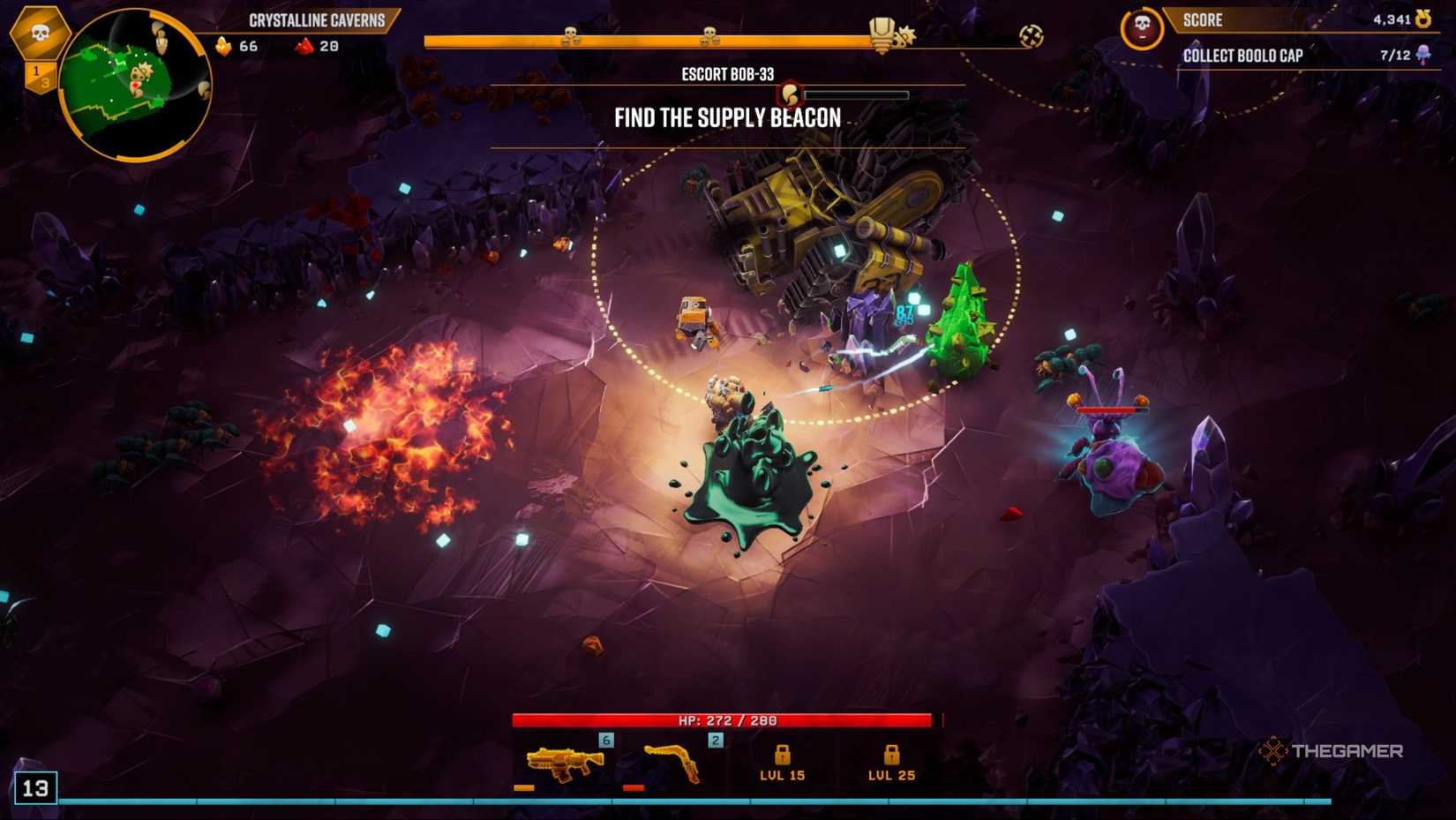This screenshot has height=820, width=1456.
Task: Select the drill pod icon on the progress bar
Action: (880, 33)
